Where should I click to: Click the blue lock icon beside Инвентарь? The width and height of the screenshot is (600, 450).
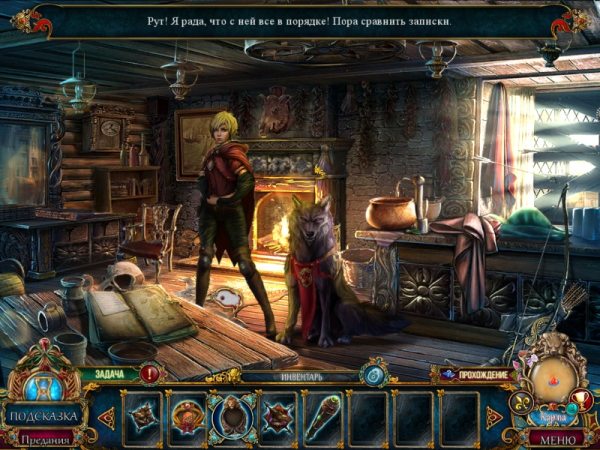[376, 374]
